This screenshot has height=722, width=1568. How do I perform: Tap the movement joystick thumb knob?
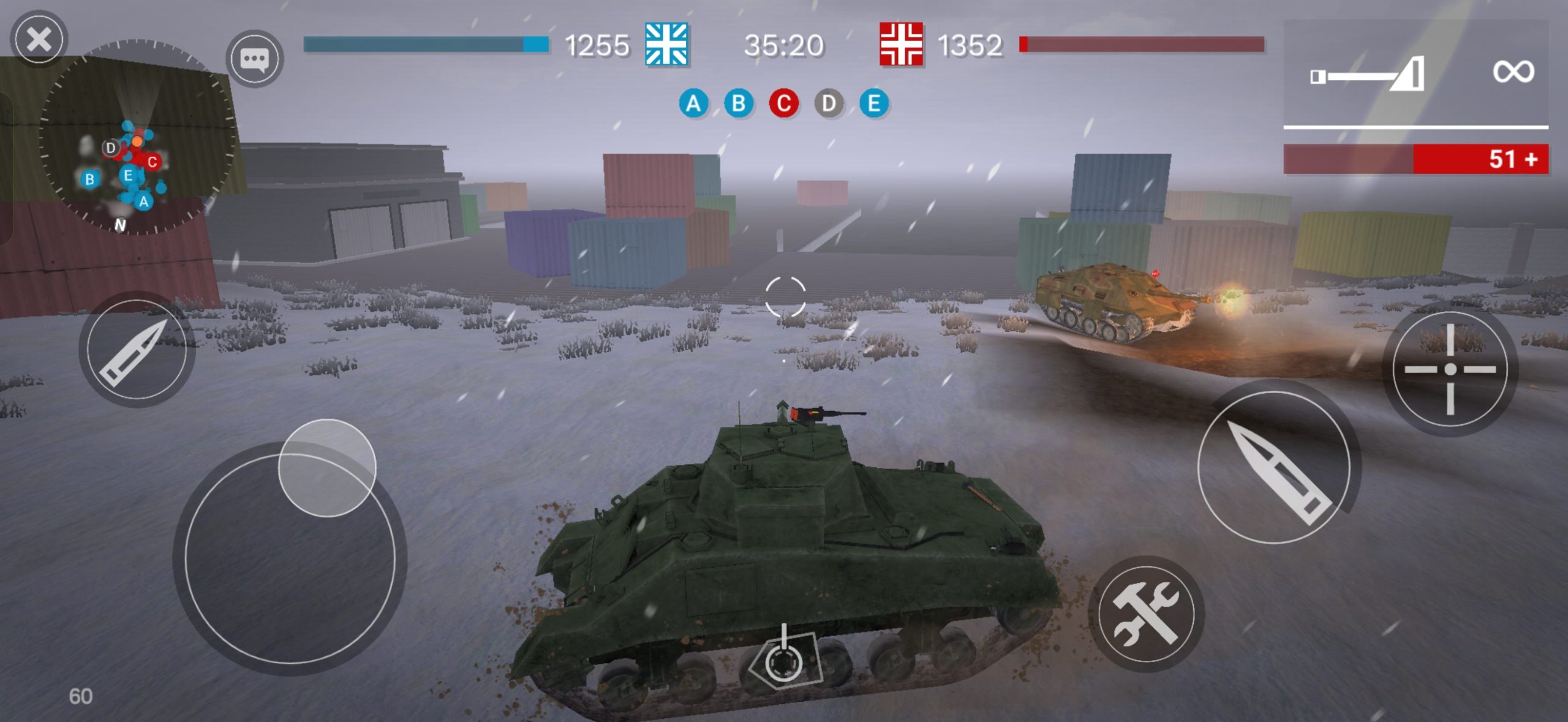coord(327,468)
